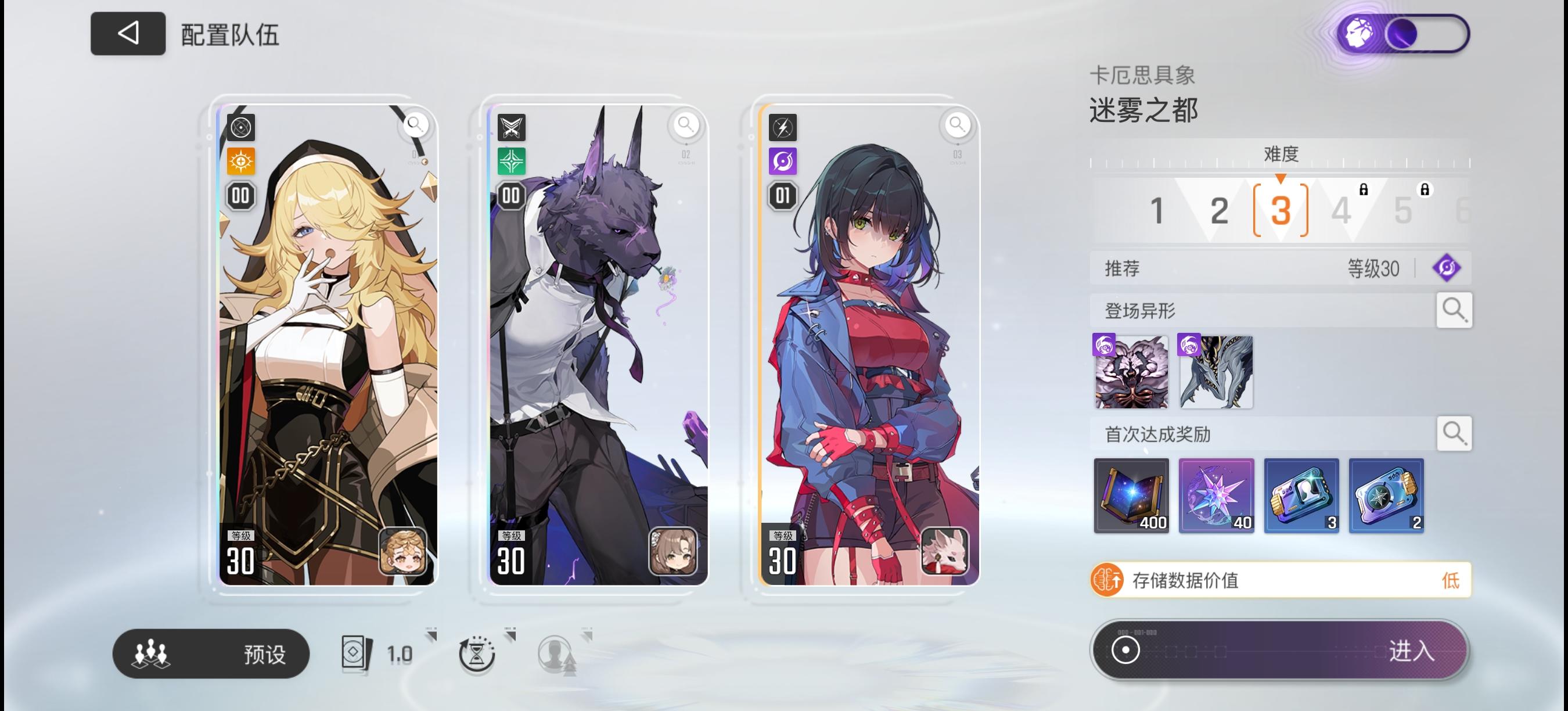Select the sun-element icon on the nun character card
Screen dimensions: 1568x711
pyautogui.click(x=240, y=161)
